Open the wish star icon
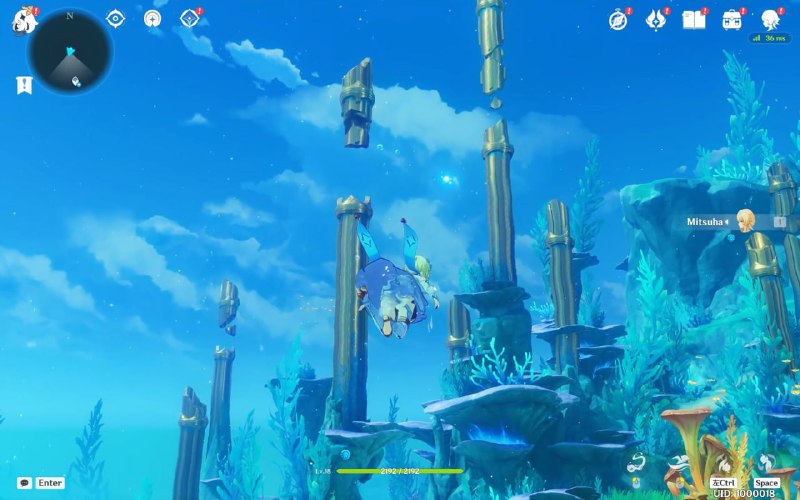 point(152,19)
